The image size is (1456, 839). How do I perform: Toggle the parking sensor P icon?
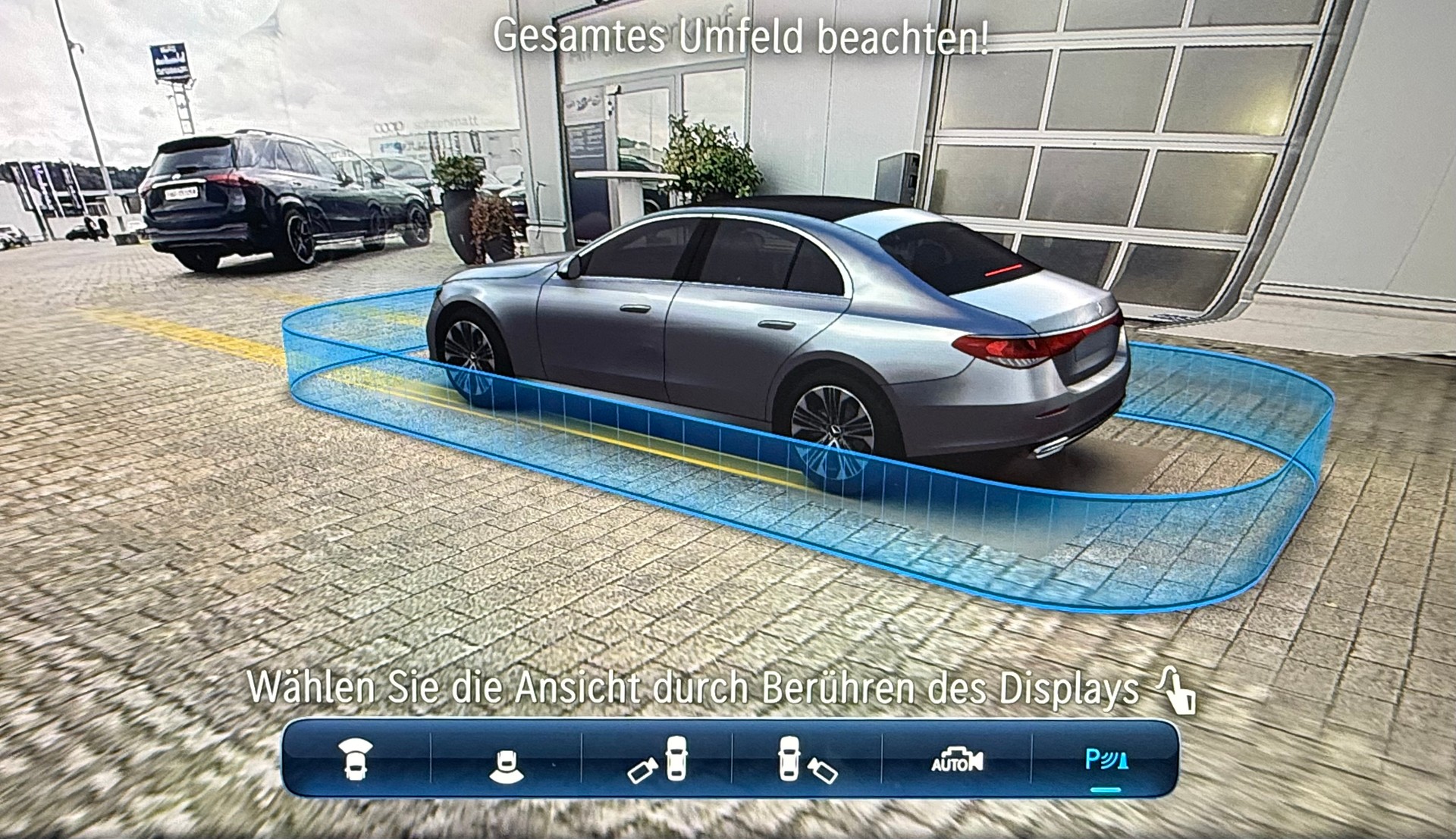point(1106,760)
